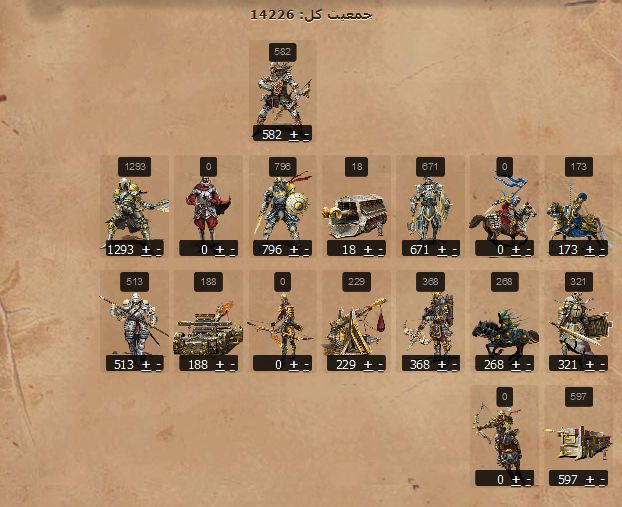Reduce the 229 catapult count with minus

point(380,365)
